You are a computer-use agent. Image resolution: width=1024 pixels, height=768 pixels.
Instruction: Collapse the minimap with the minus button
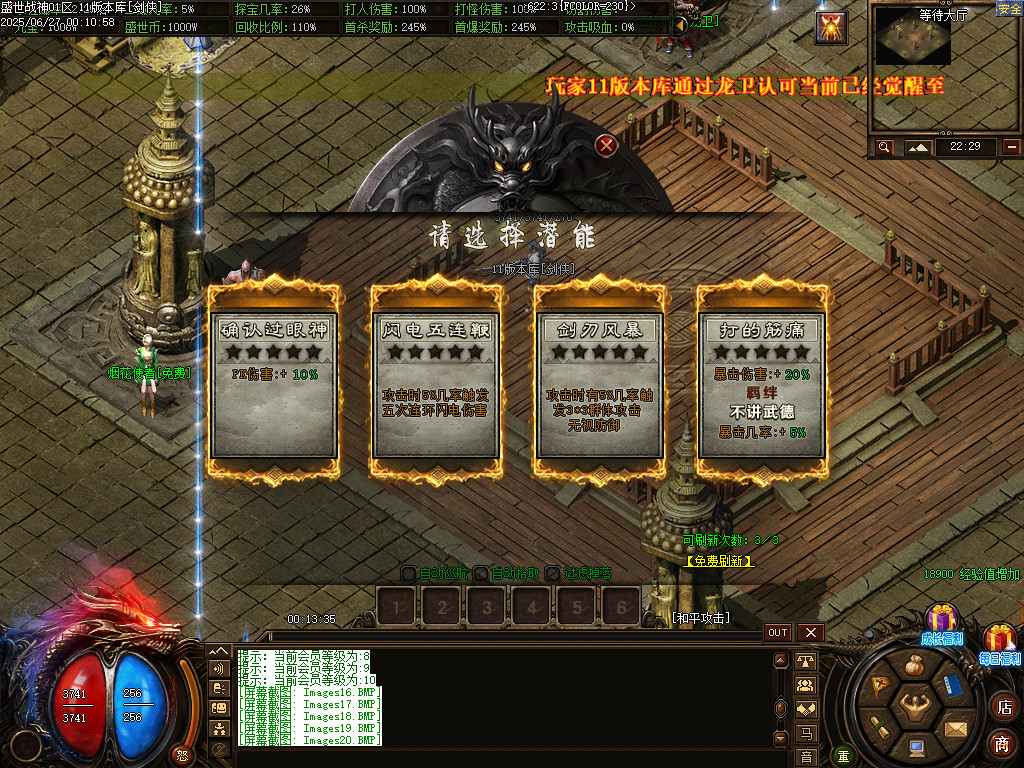pos(1012,147)
